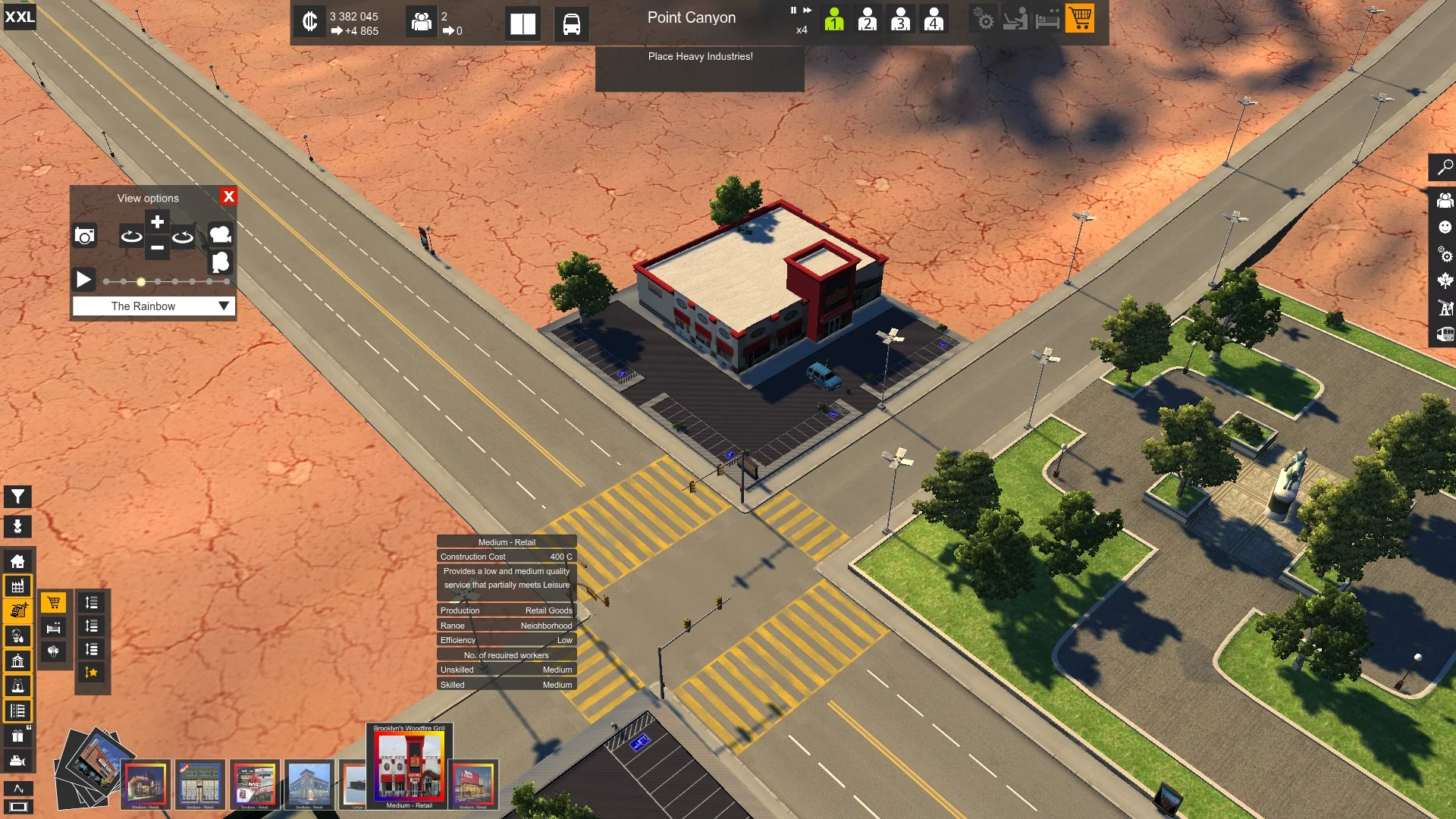This screenshot has width=1456, height=819.
Task: Click the orange shopping cart in top bar
Action: click(x=1080, y=17)
